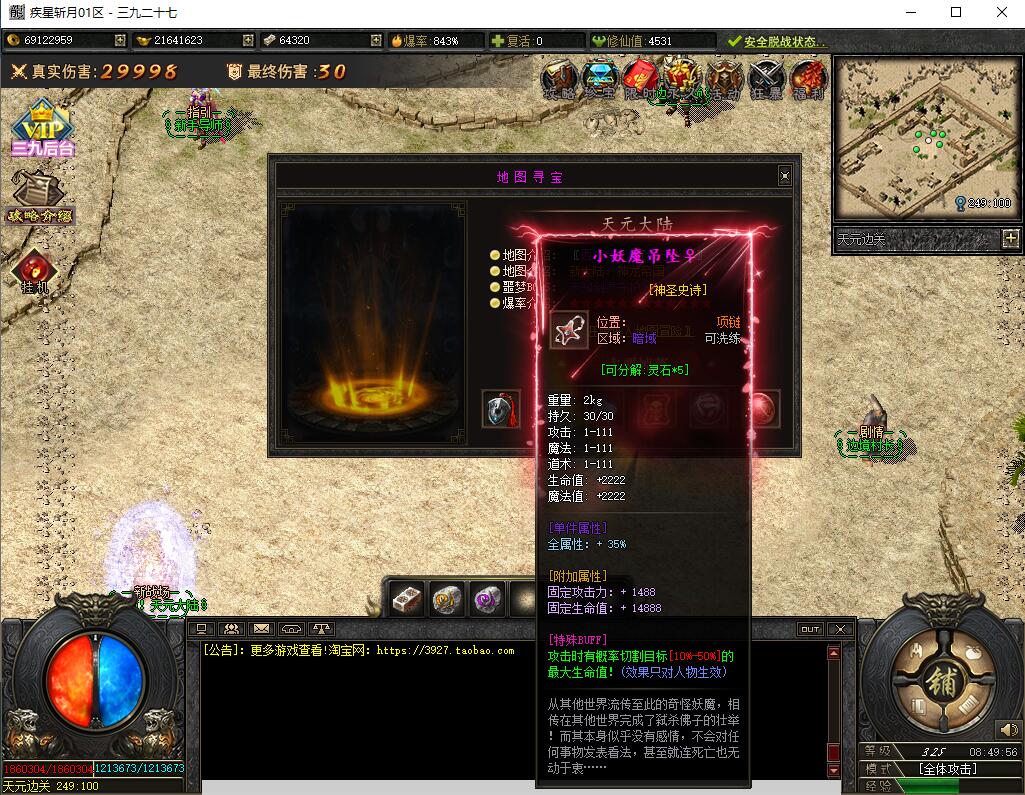Add ingots with the plus button beside 21641623
This screenshot has height=795, width=1025.
pos(248,40)
